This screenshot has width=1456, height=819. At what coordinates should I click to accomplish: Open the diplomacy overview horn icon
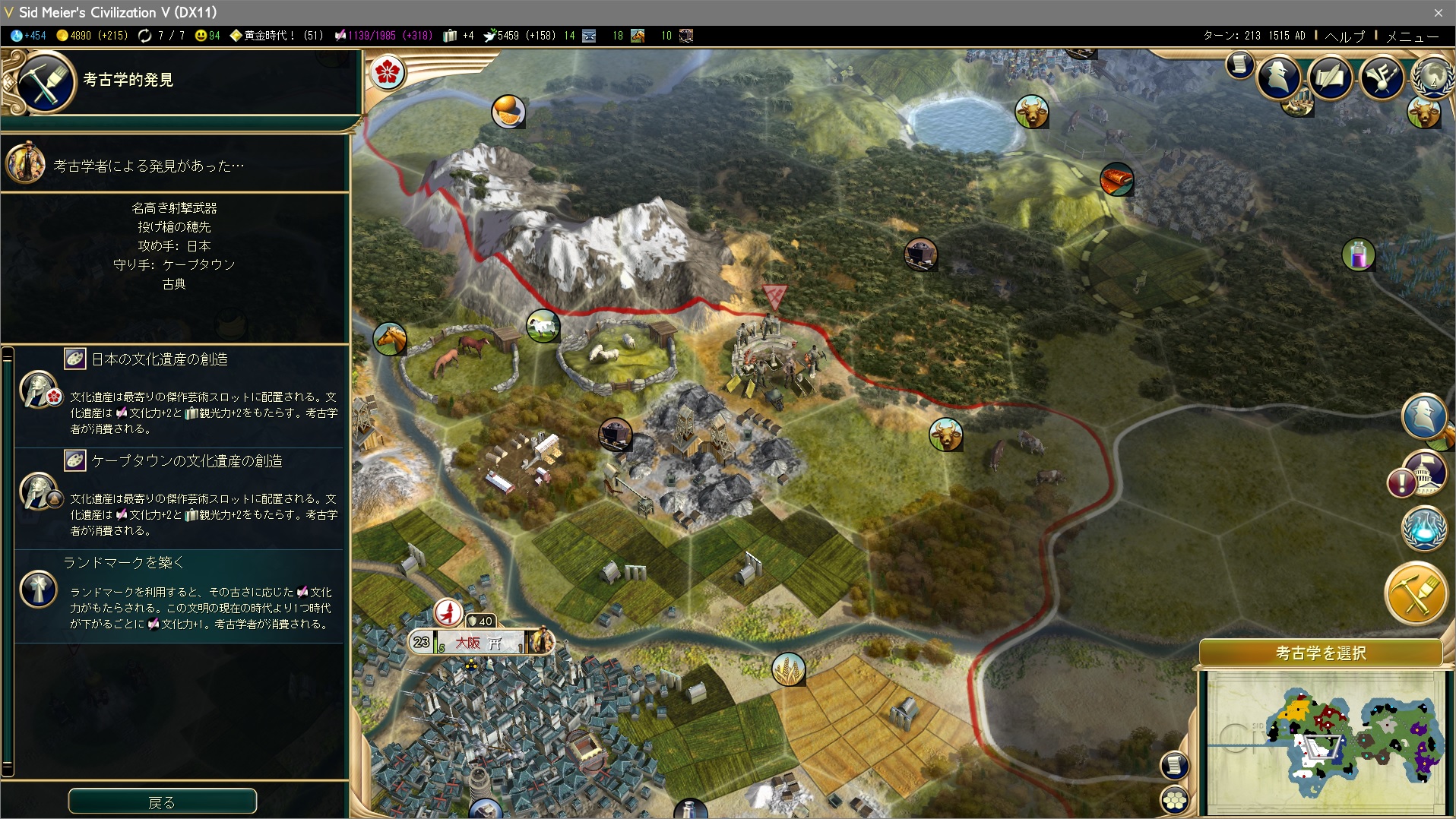(x=1381, y=77)
